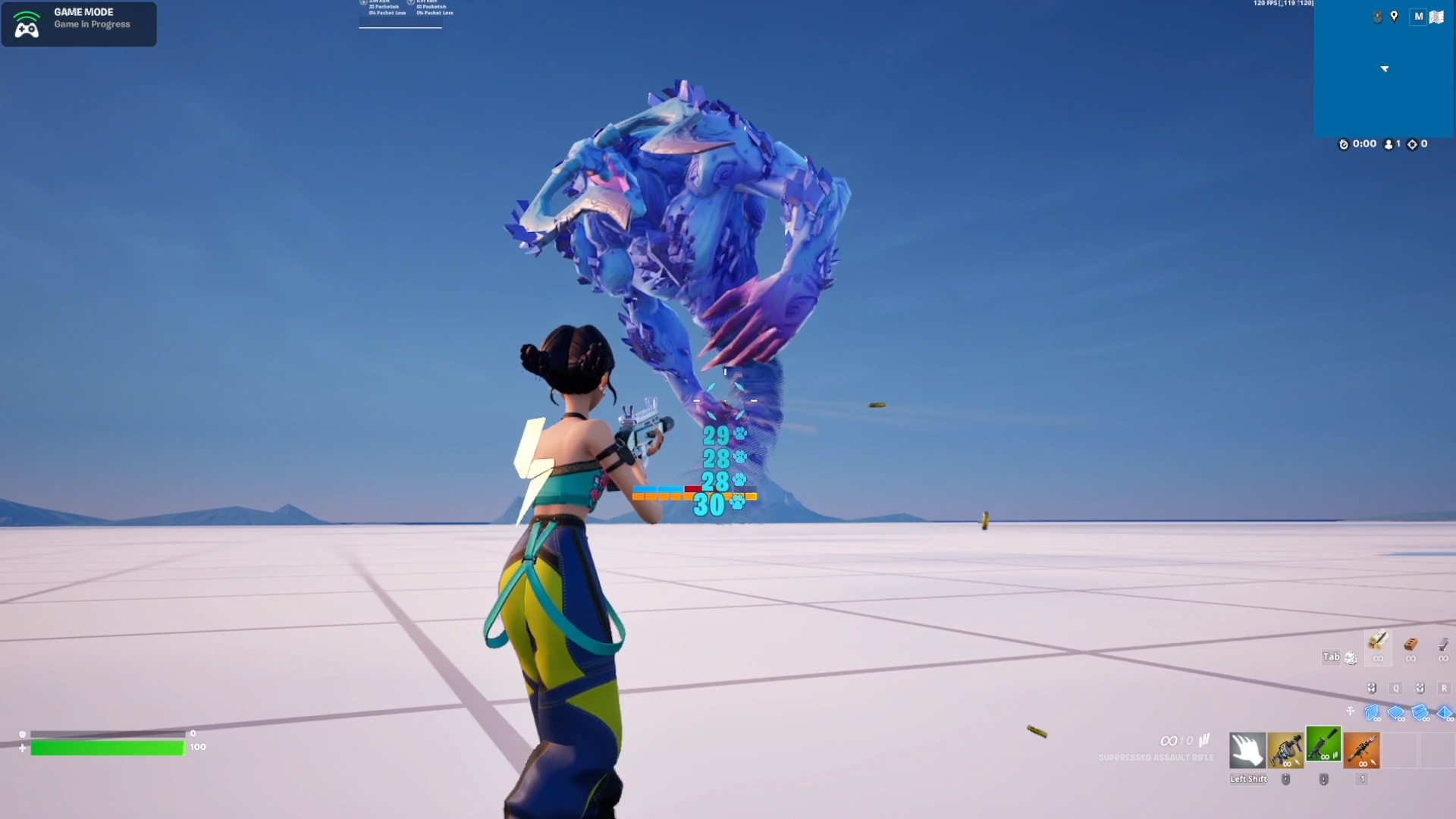Select the brick material icon

pos(1410,645)
